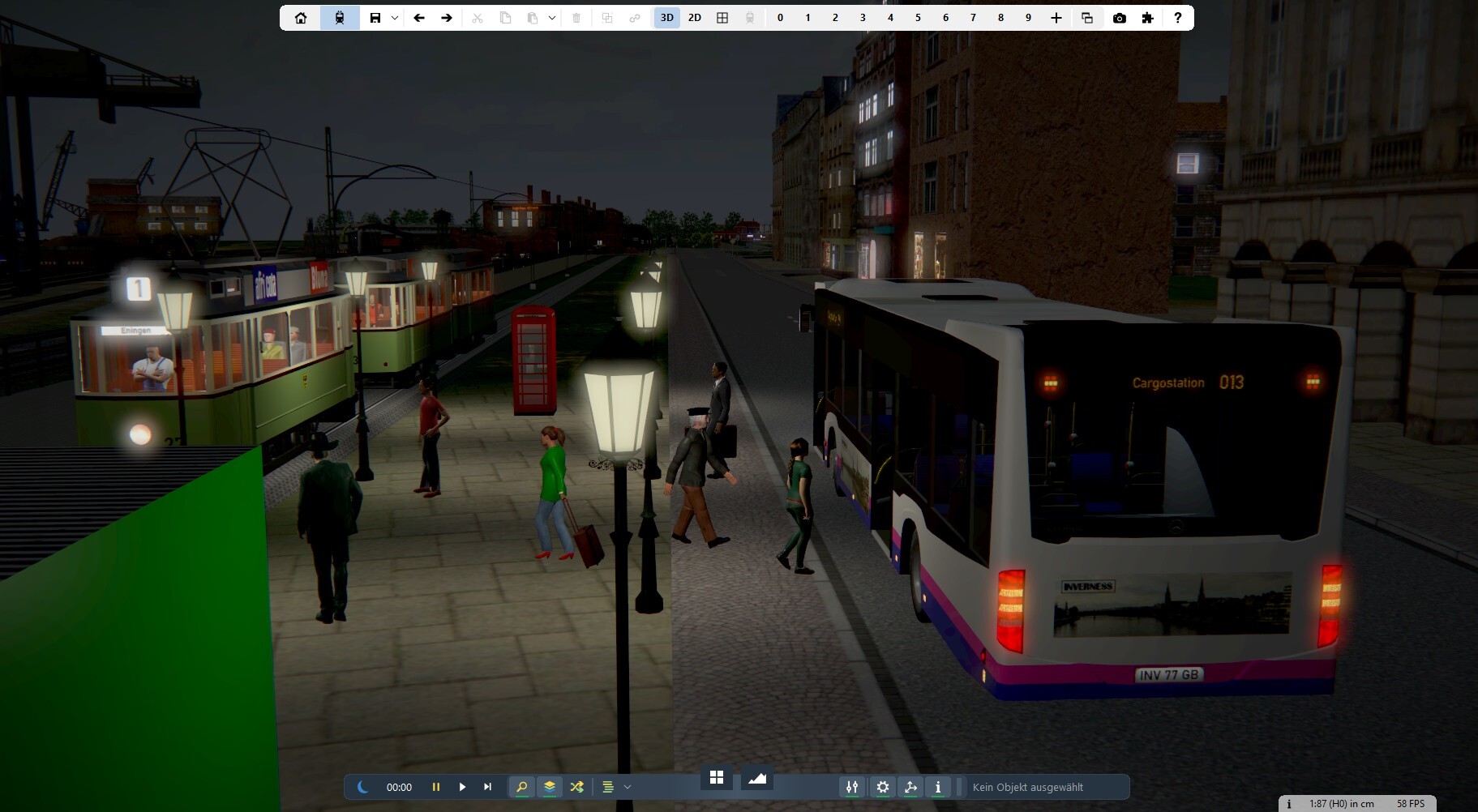Open the home menu via the house icon
This screenshot has width=1478, height=812.
click(301, 18)
